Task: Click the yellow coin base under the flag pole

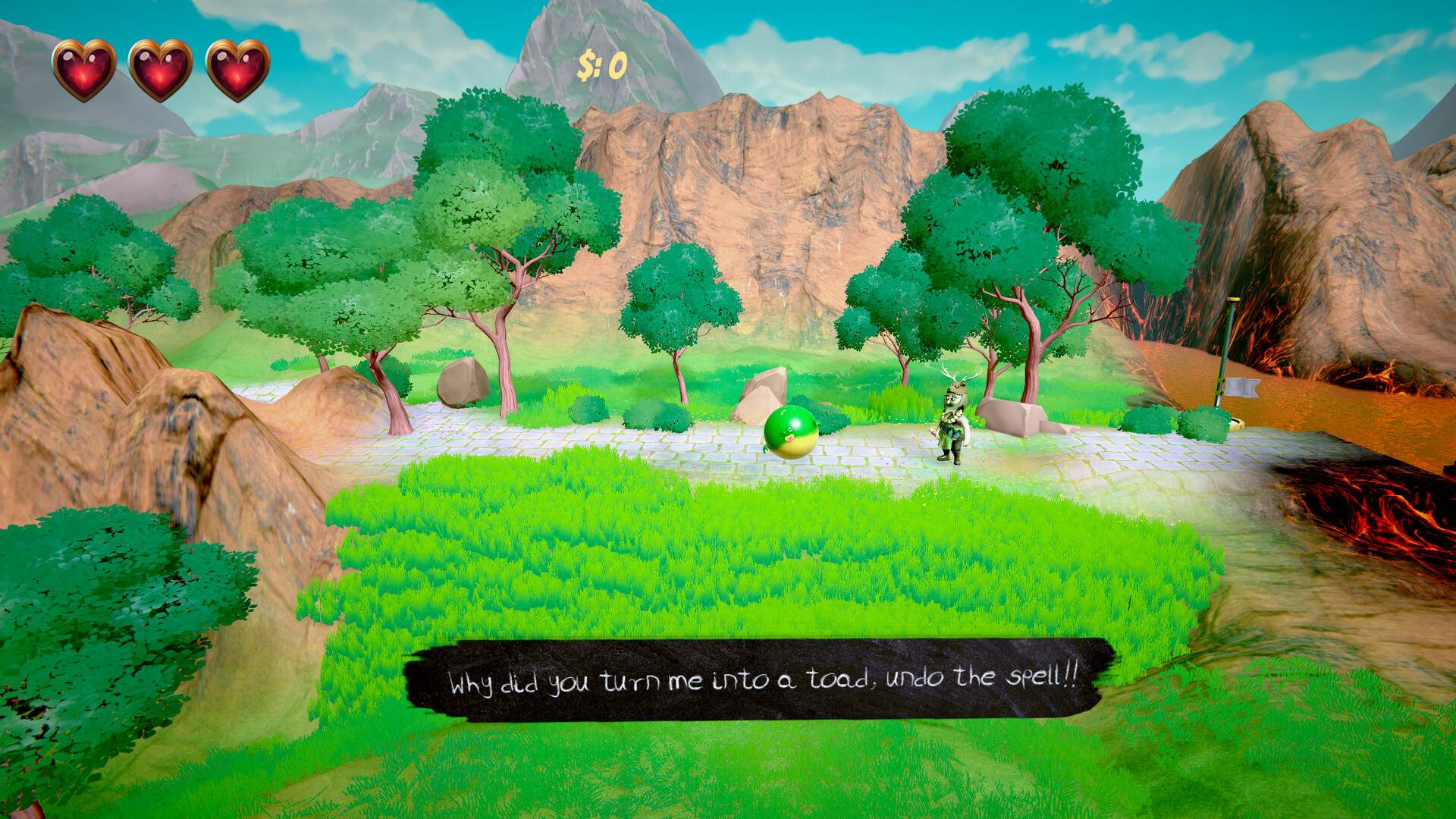Action: 1236,423
